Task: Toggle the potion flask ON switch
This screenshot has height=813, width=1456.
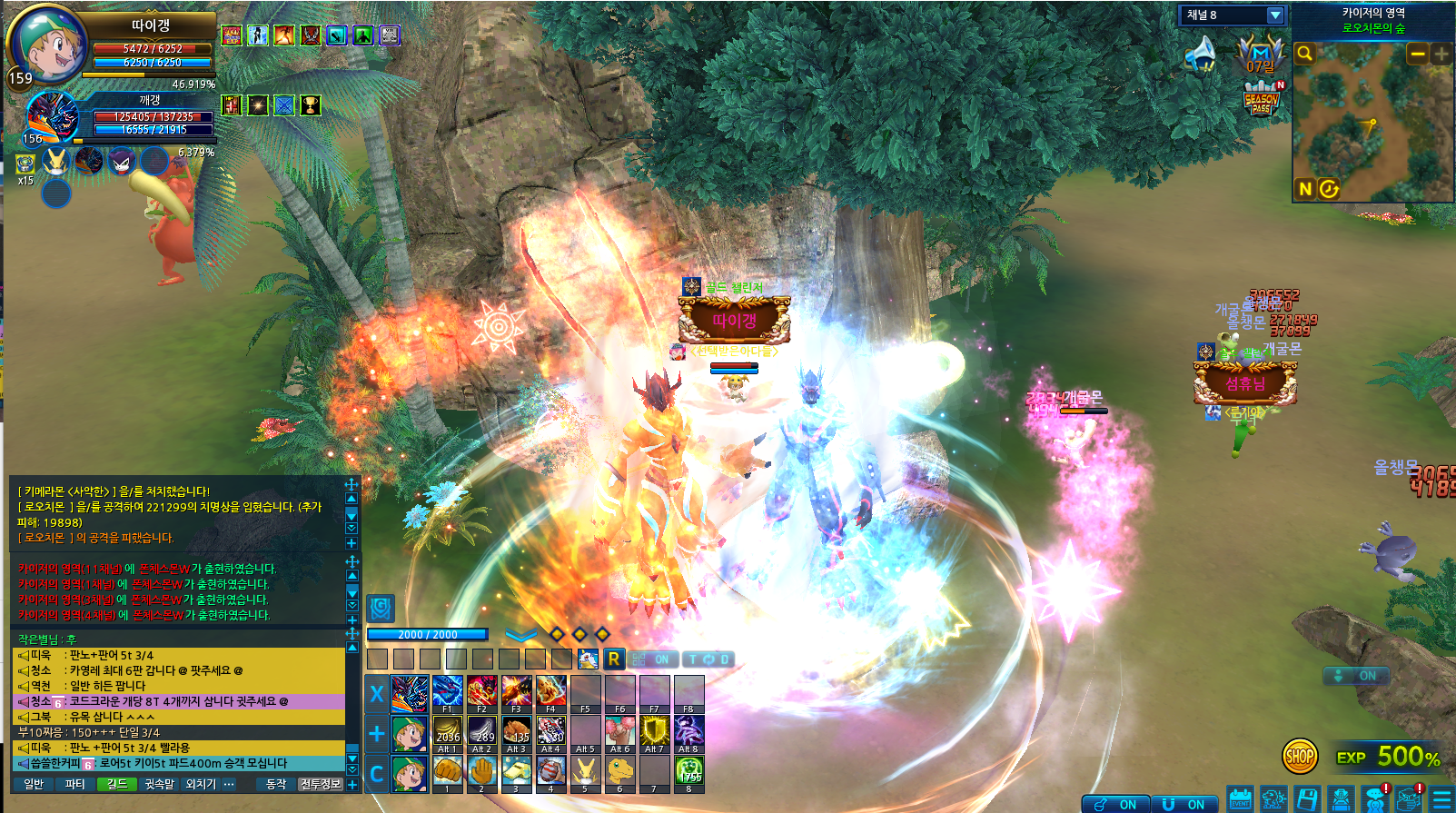Action: point(1114,804)
